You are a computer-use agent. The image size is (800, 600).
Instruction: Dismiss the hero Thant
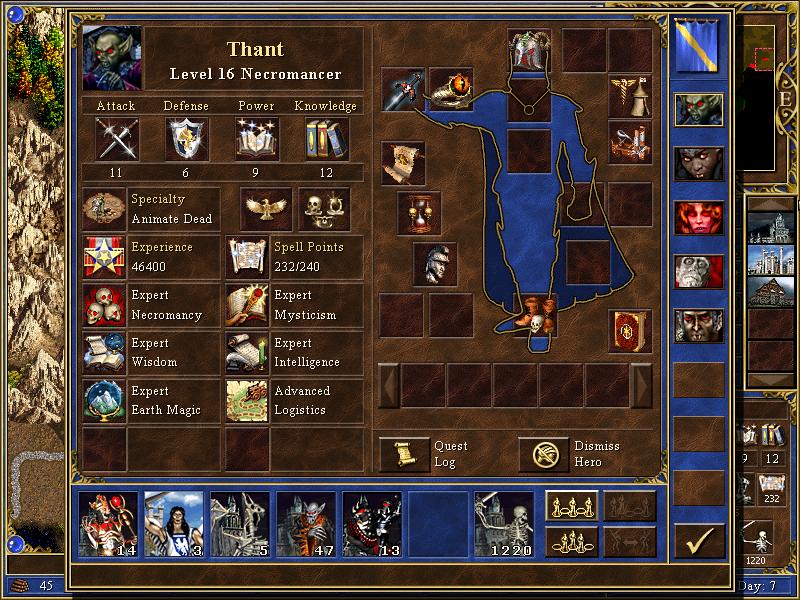click(x=544, y=454)
